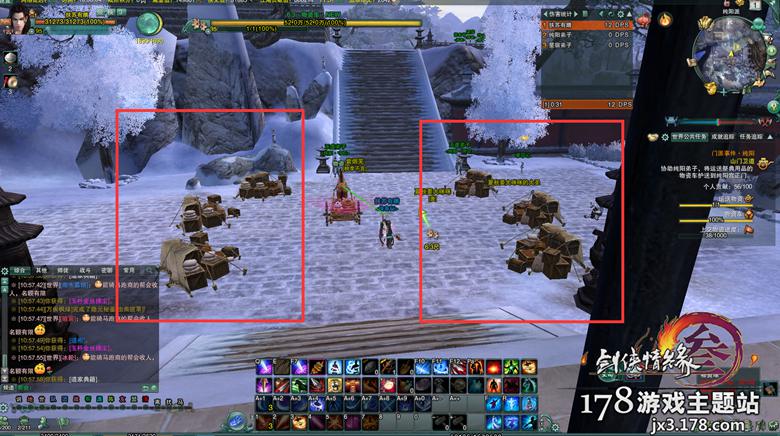780x436 pixels.
Task: Switch to the 其他 chat tab
Action: coord(42,270)
